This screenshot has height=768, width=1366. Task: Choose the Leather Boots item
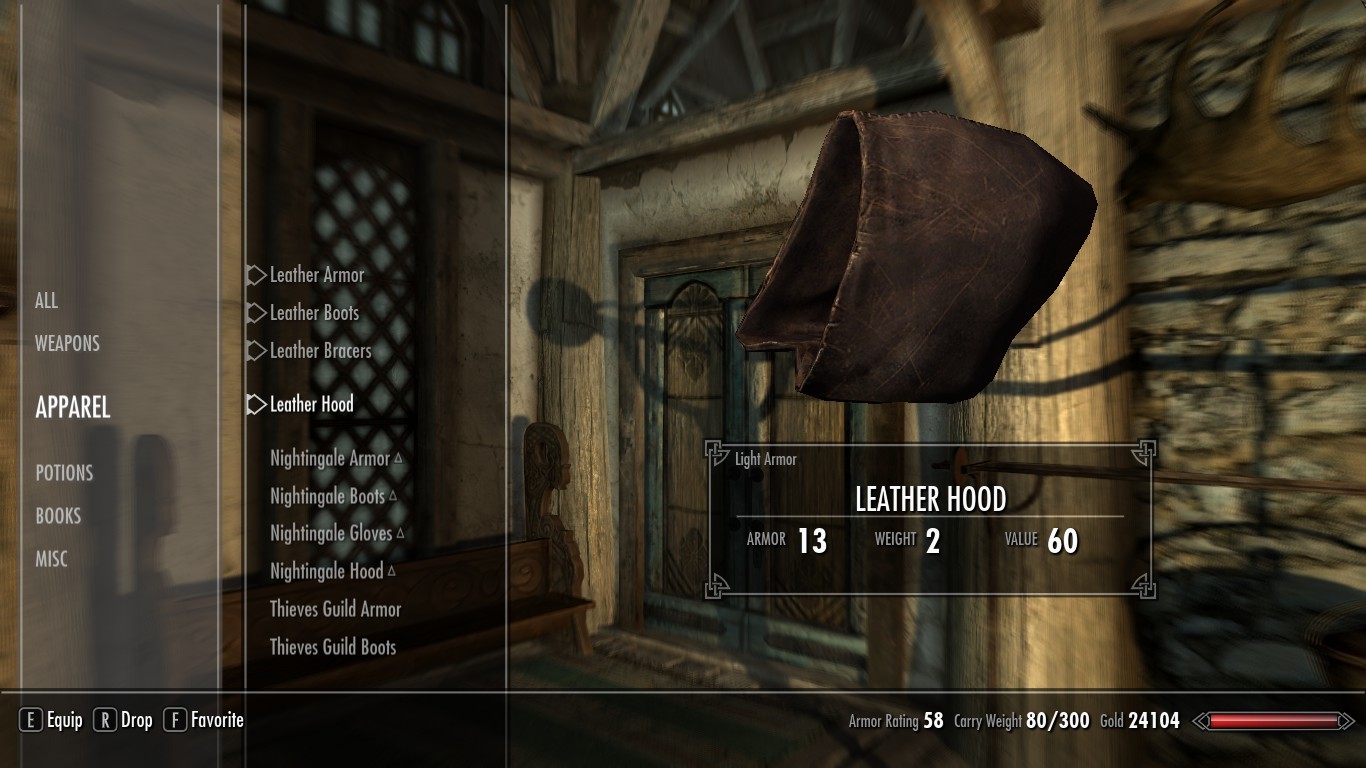pyautogui.click(x=314, y=313)
